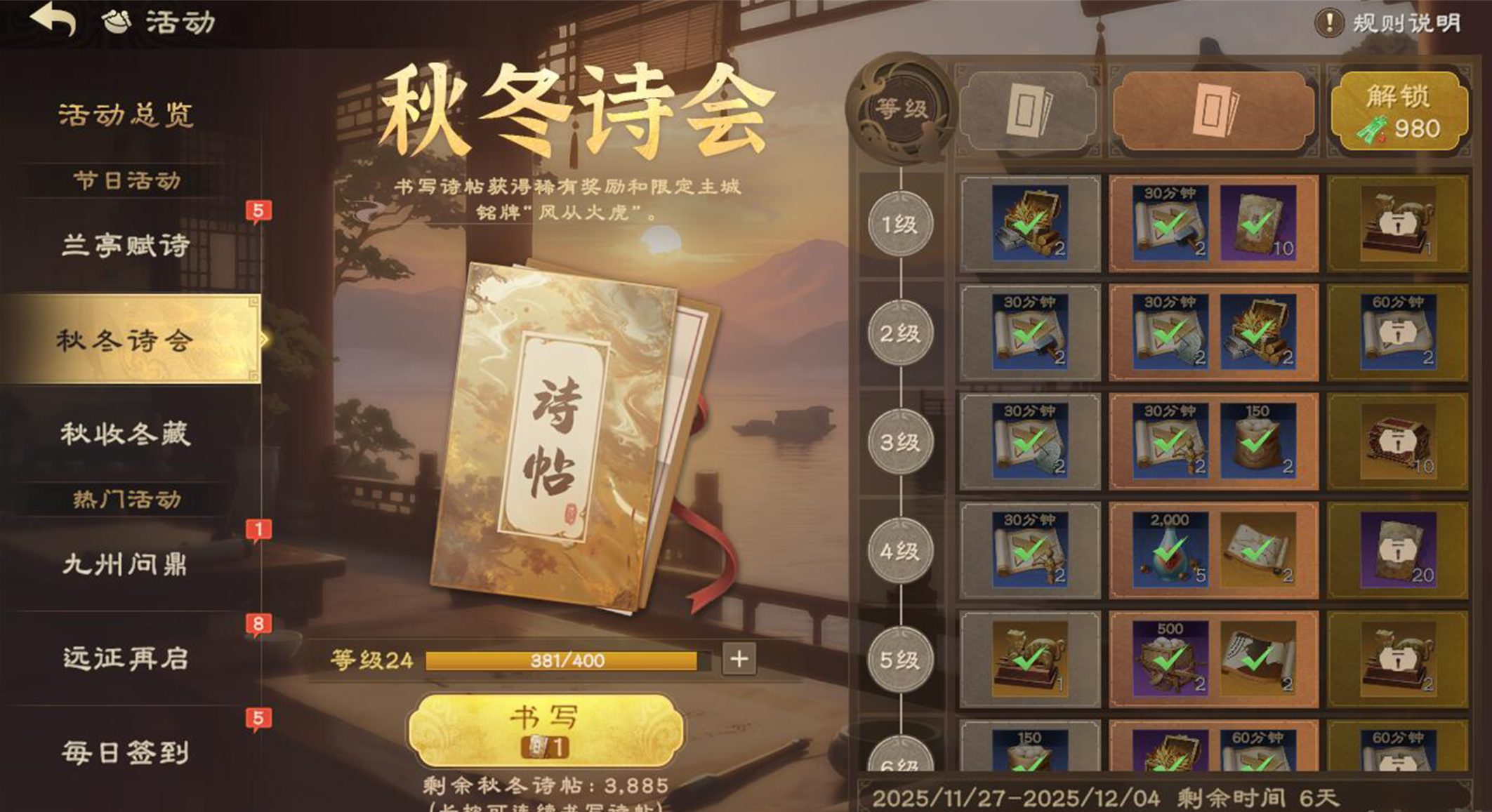This screenshot has height=812, width=1492.
Task: Add level experience with the plus button
Action: coord(739,659)
